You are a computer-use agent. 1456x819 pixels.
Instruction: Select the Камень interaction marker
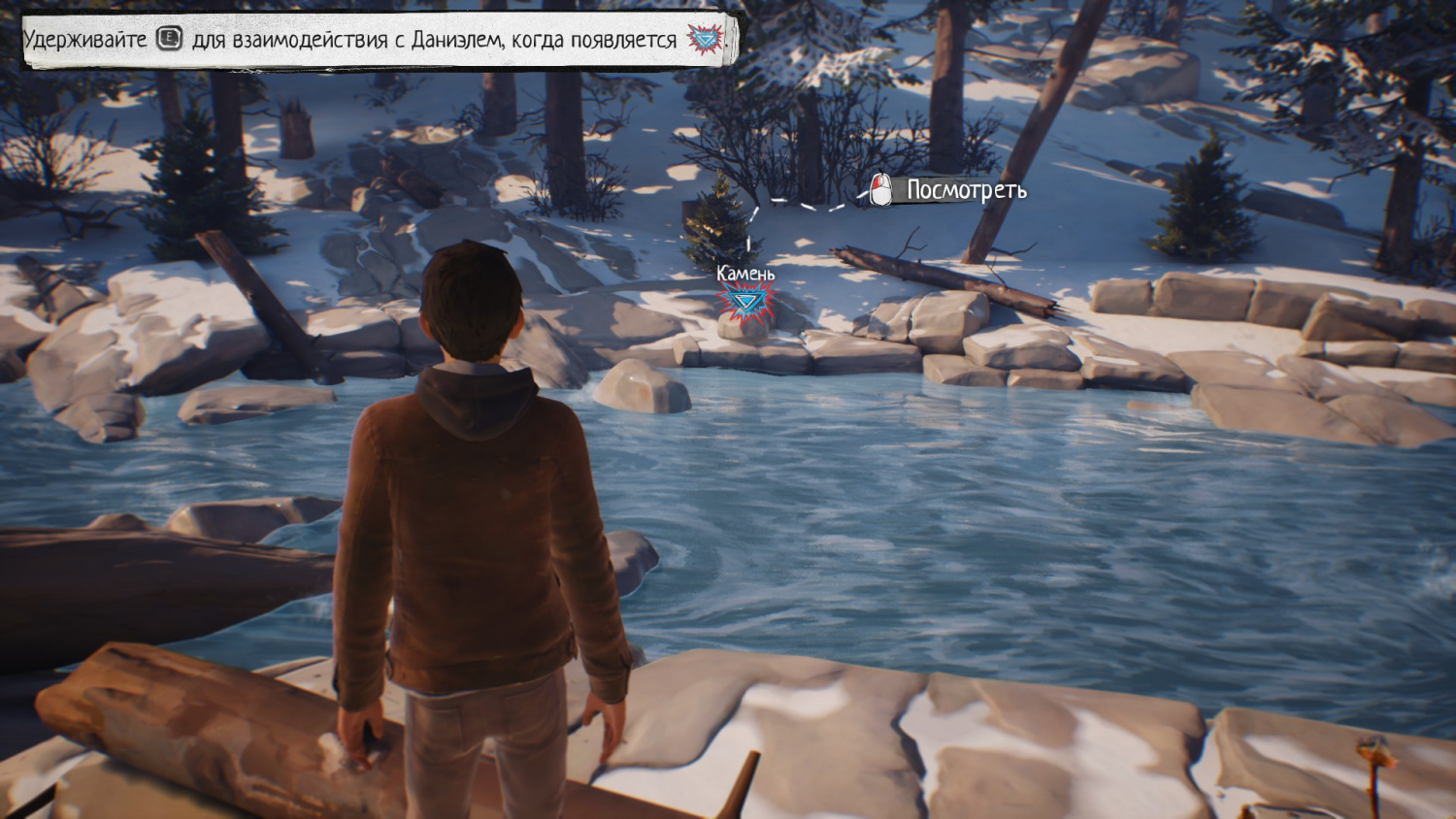tap(745, 303)
